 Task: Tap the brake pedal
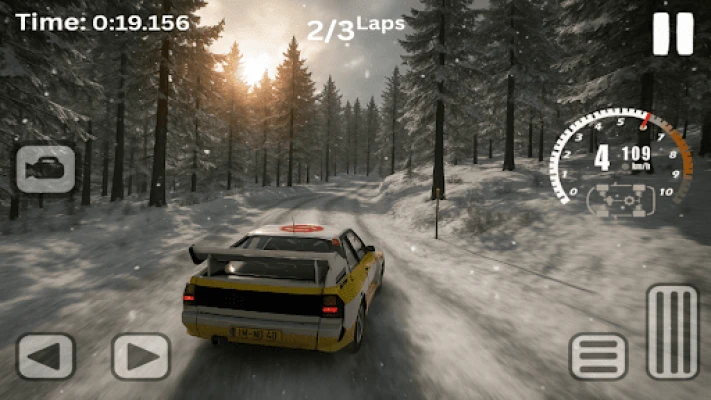coord(598,356)
